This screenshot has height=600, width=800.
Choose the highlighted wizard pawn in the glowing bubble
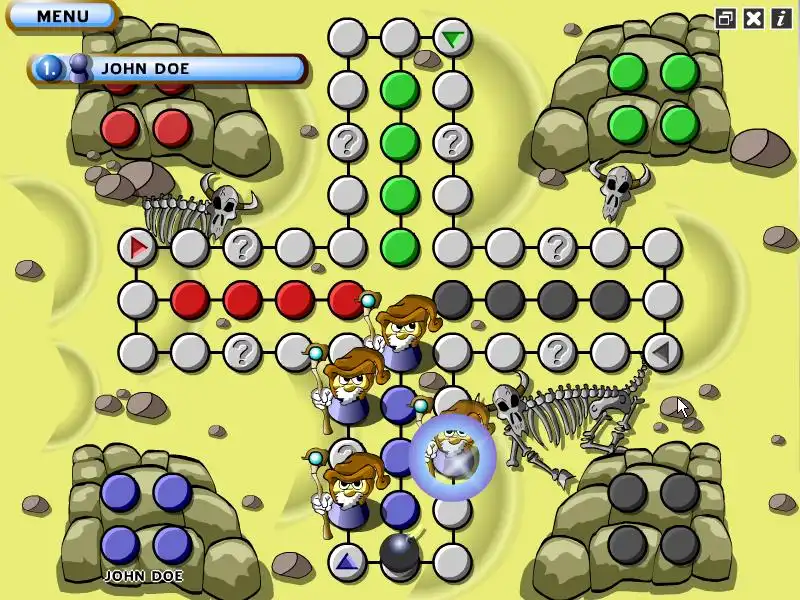pyautogui.click(x=453, y=455)
